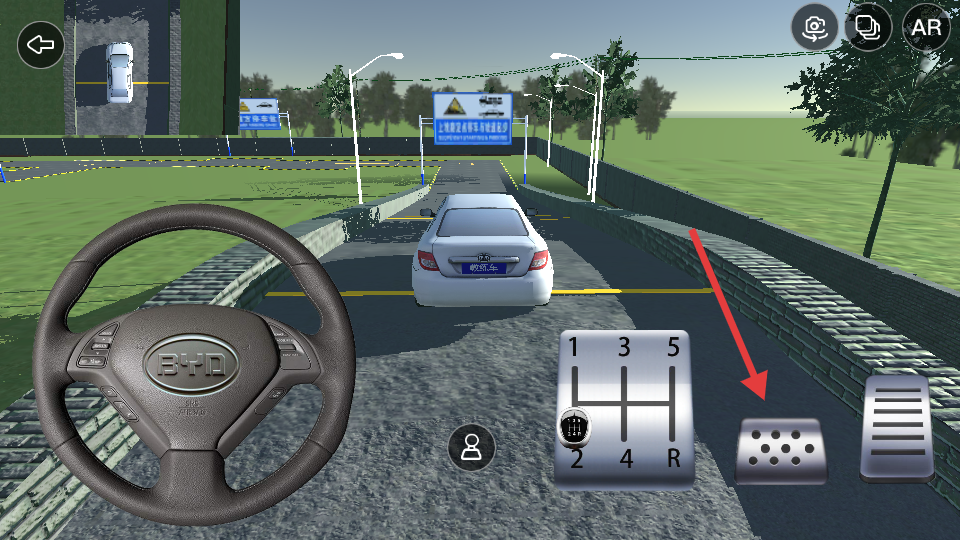Shift into reverse gear R

pyautogui.click(x=673, y=460)
